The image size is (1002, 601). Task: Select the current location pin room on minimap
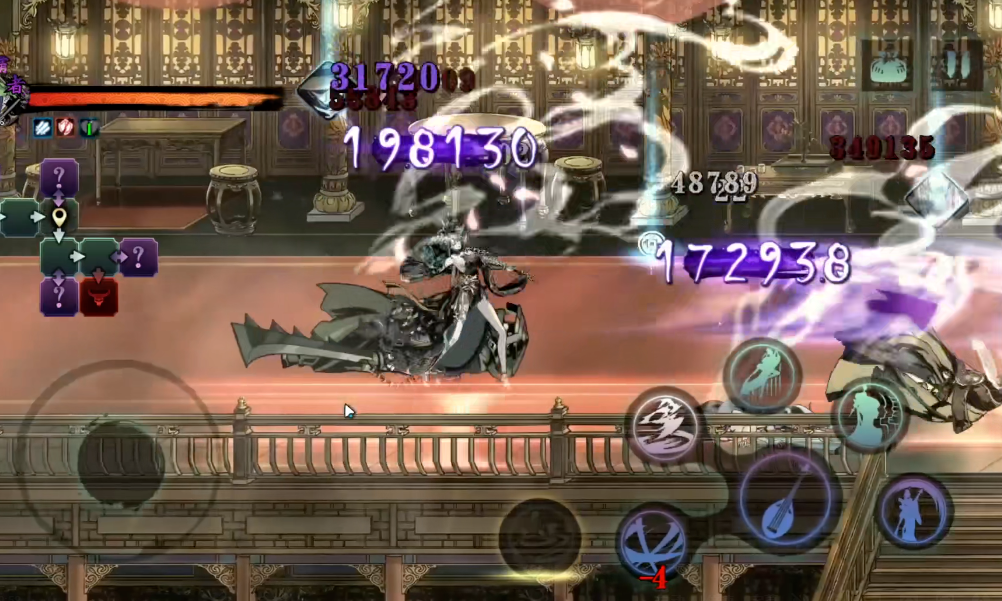[x=59, y=217]
